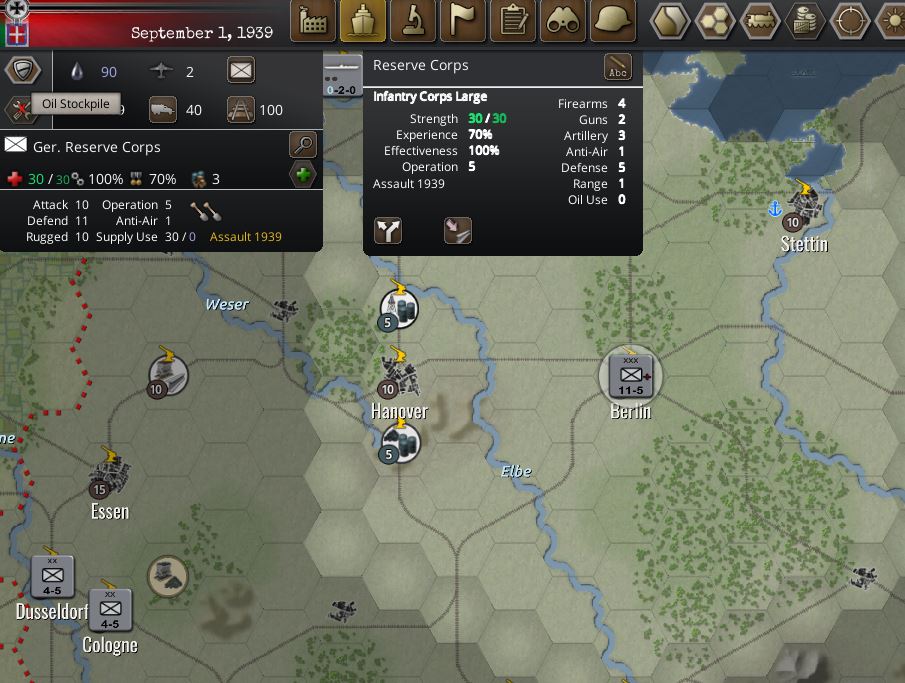Open the flag diplomacy screen
905x683 pixels.
[463, 20]
